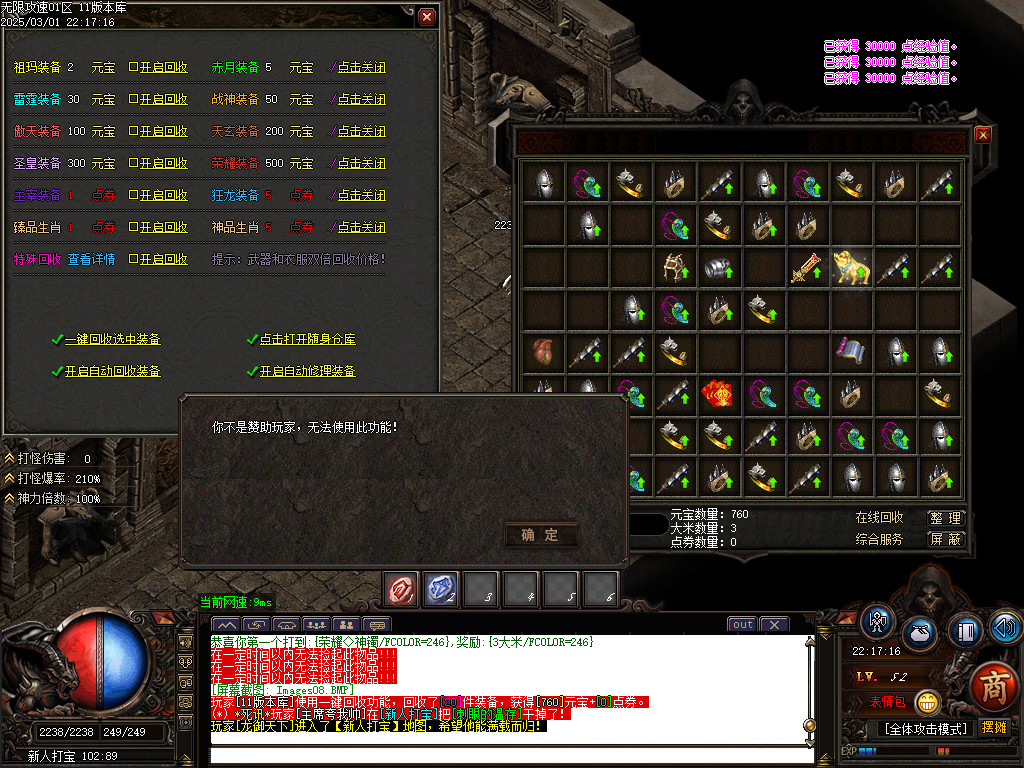This screenshot has width=1024, height=768.
Task: Click the 屏蔽 button in the bag
Action: point(945,539)
